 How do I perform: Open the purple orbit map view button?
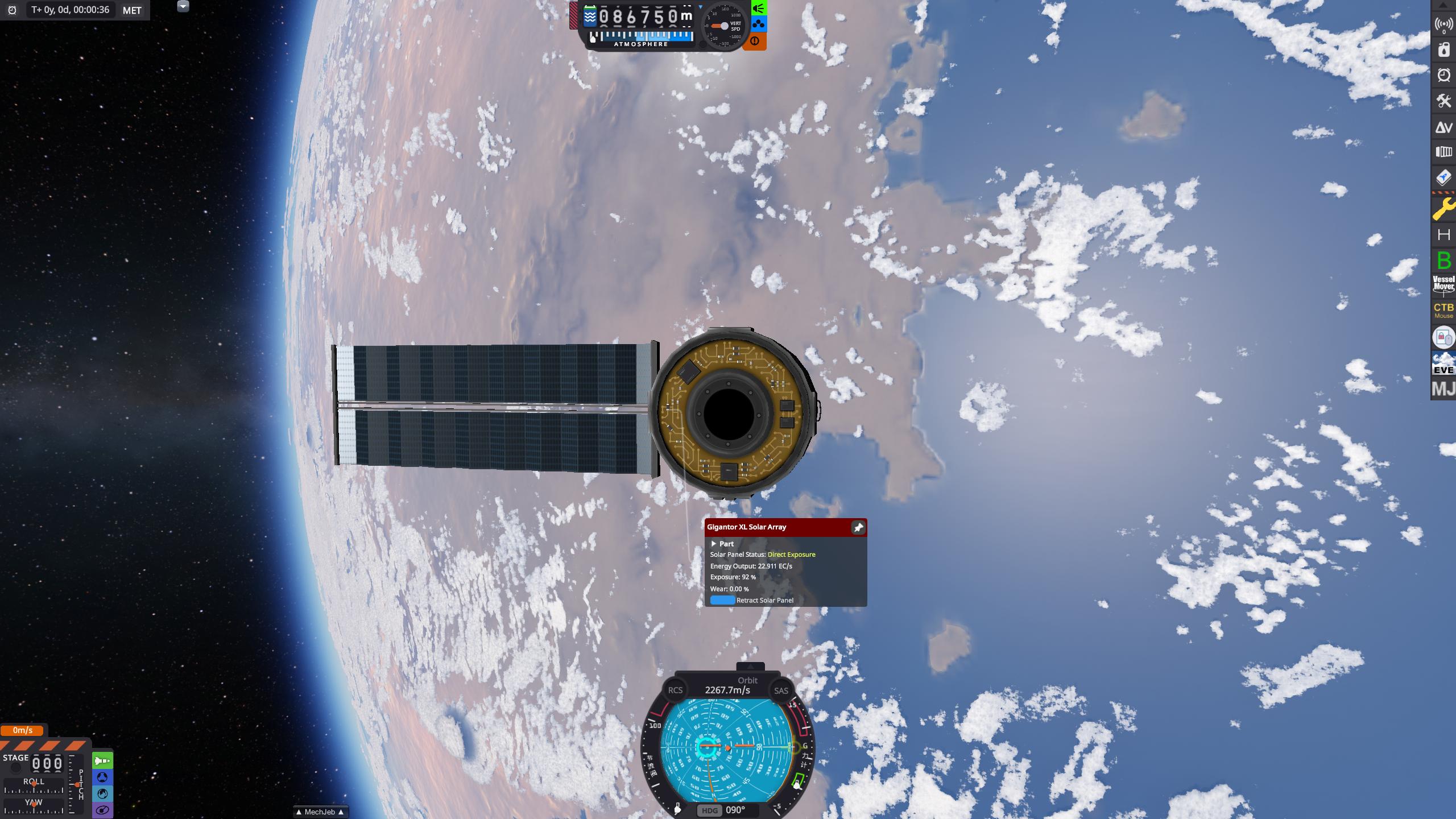click(x=102, y=810)
